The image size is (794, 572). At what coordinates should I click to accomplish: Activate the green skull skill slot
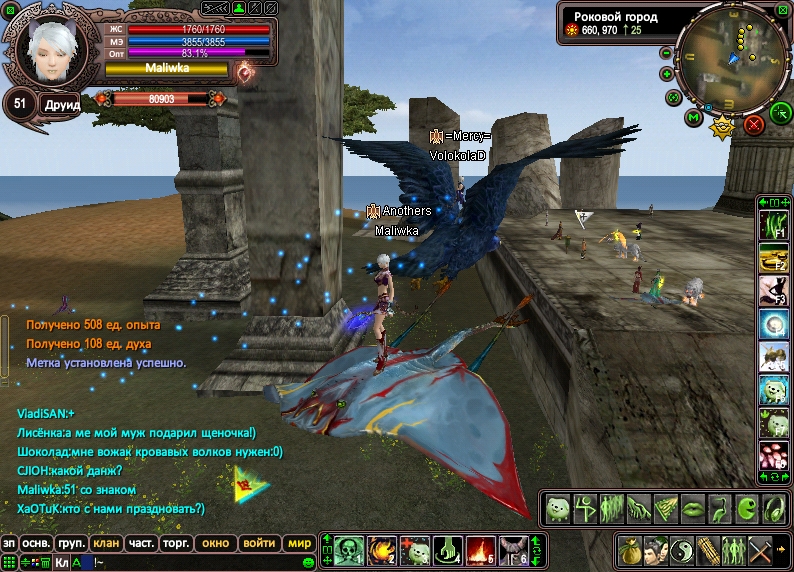pyautogui.click(x=346, y=551)
